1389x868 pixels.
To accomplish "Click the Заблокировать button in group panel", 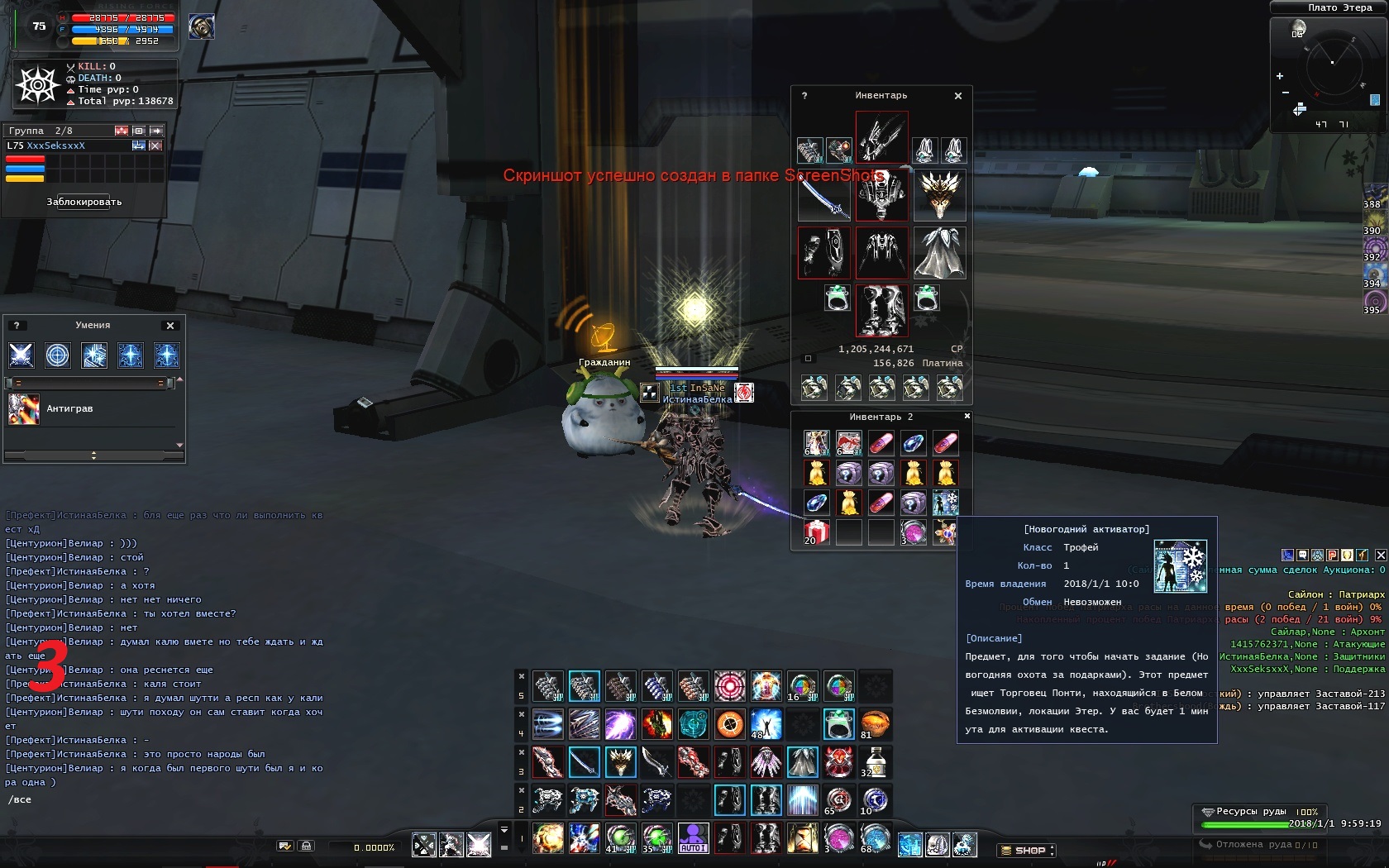I will coord(84,202).
